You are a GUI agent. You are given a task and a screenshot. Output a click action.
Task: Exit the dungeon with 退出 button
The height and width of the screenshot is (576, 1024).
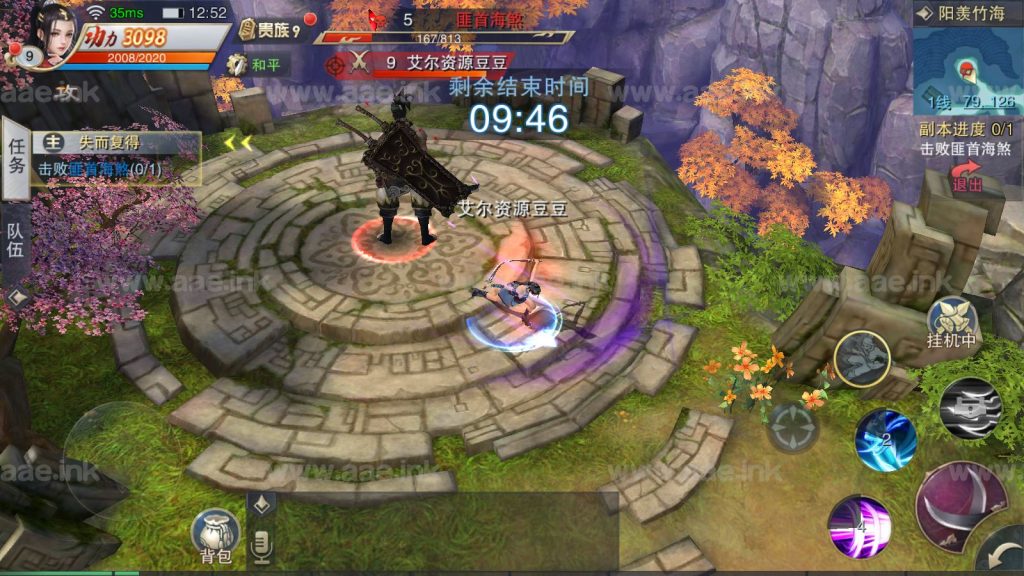pos(967,181)
